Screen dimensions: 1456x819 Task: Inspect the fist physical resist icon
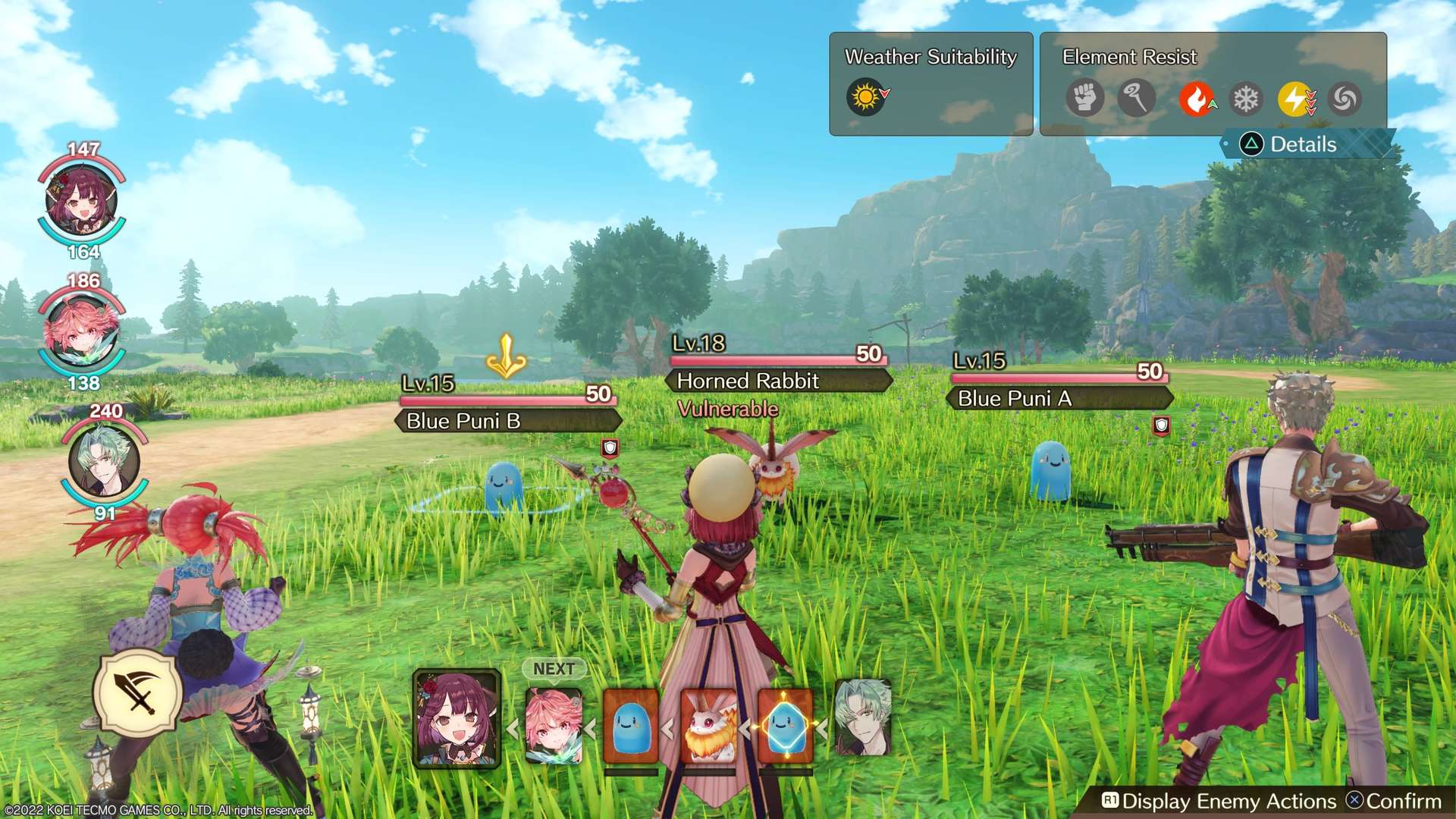[1084, 99]
